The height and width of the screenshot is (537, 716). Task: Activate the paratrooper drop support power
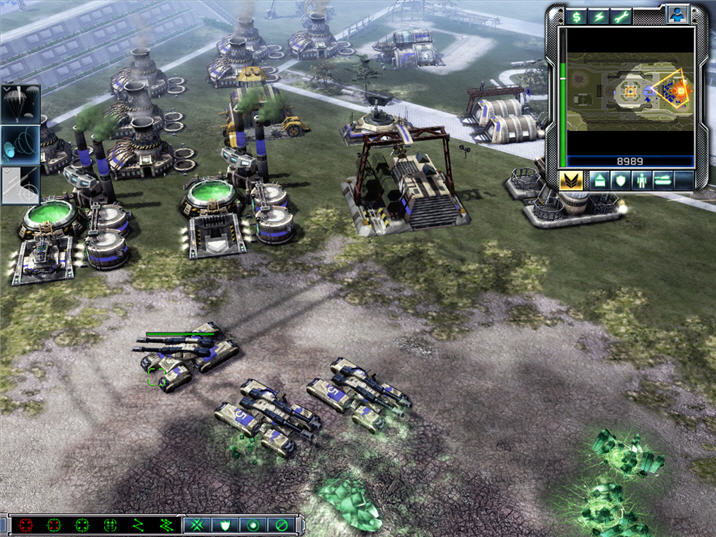tap(19, 103)
